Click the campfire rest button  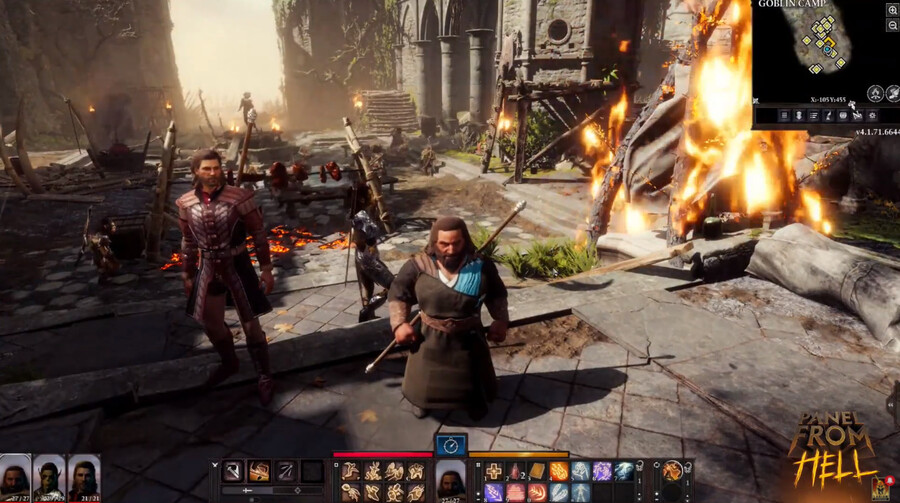(873, 94)
